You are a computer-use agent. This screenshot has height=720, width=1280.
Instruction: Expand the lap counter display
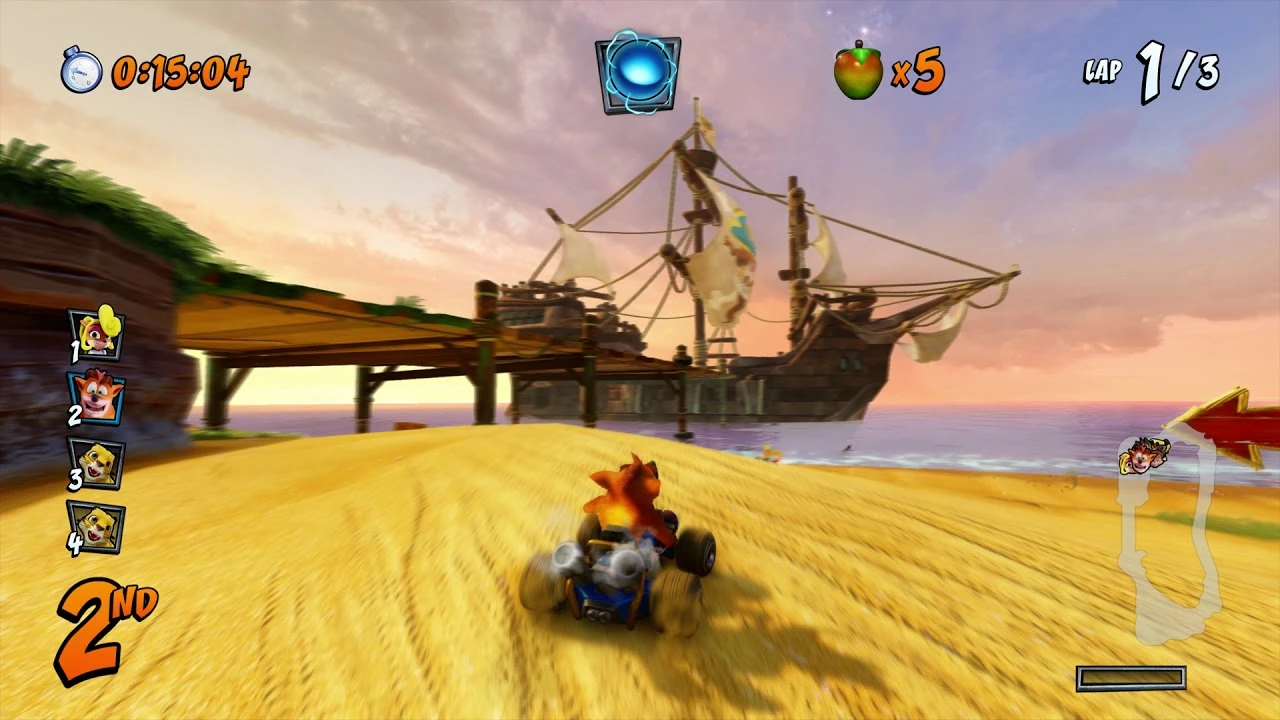[1150, 70]
